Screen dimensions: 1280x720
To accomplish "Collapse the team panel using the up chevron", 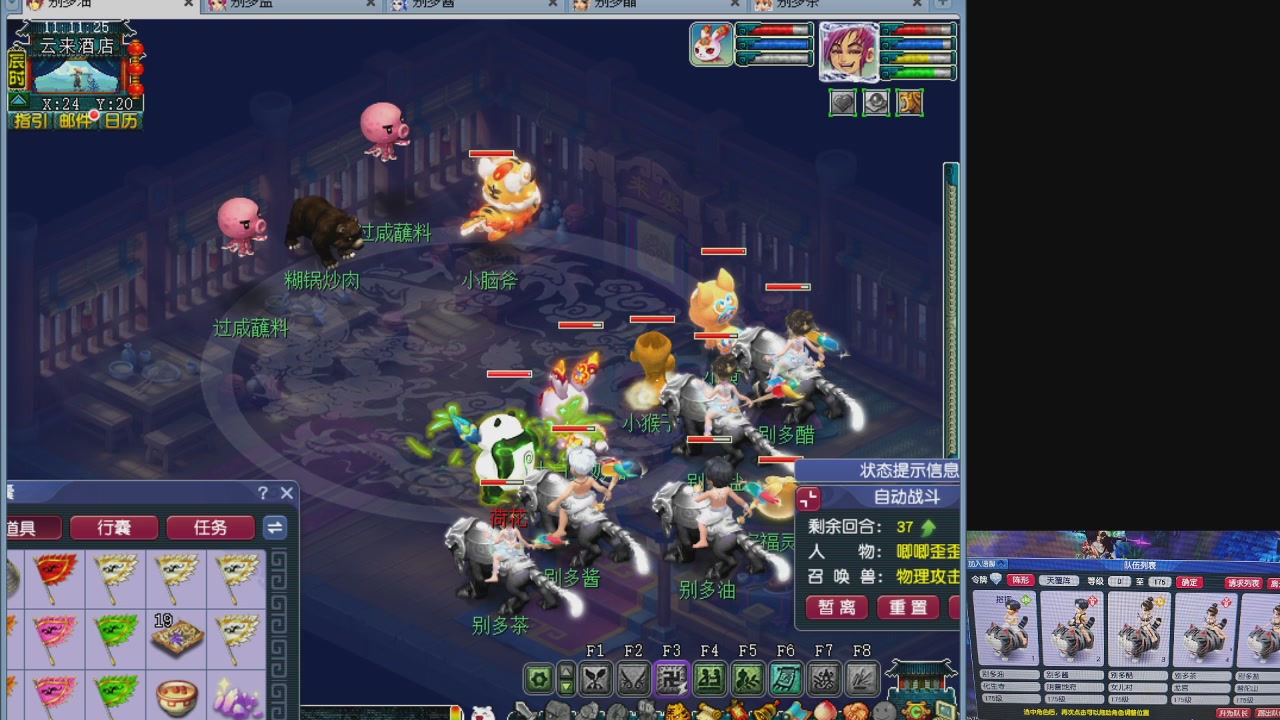I will point(1001,565).
